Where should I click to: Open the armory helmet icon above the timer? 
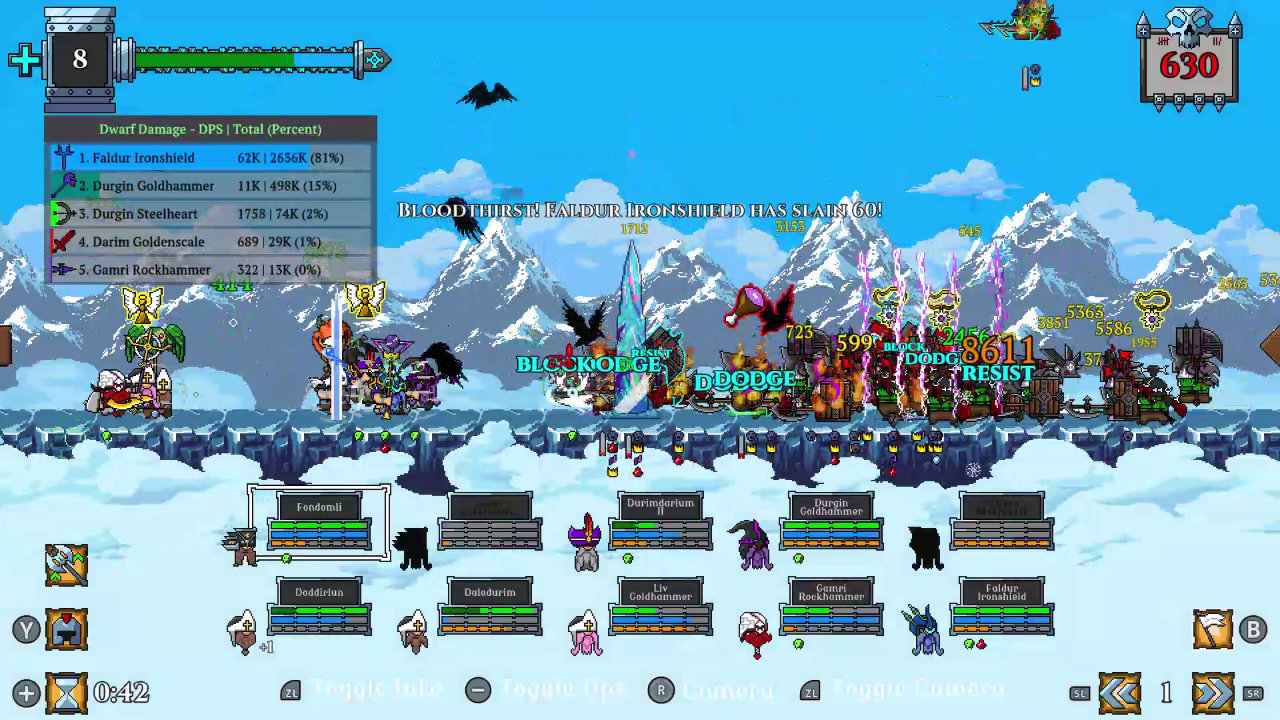click(66, 629)
